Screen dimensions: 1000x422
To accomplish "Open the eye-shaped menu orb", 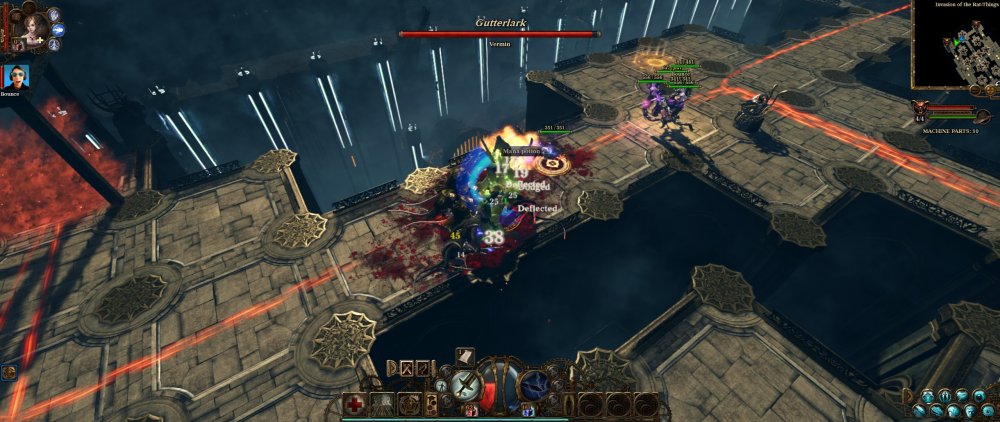I will [978, 394].
